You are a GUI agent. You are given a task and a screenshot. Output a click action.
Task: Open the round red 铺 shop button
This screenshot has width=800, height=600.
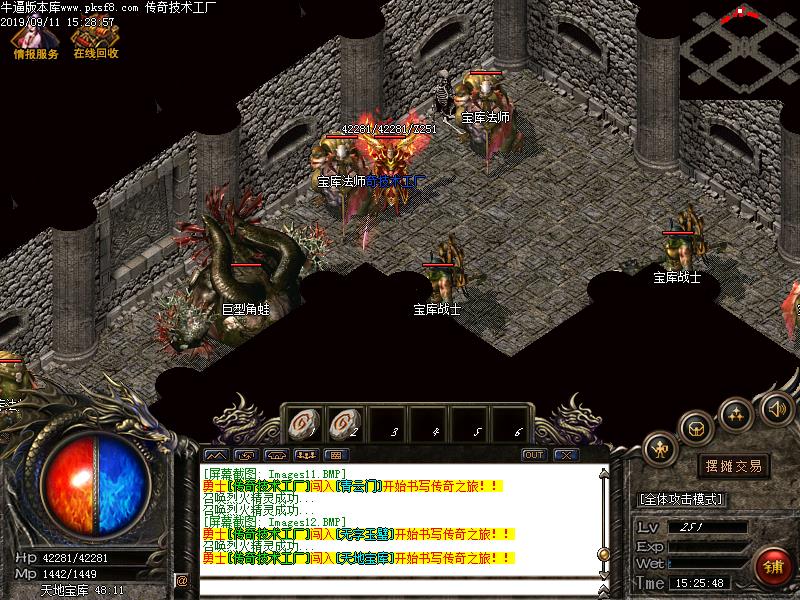pos(773,566)
